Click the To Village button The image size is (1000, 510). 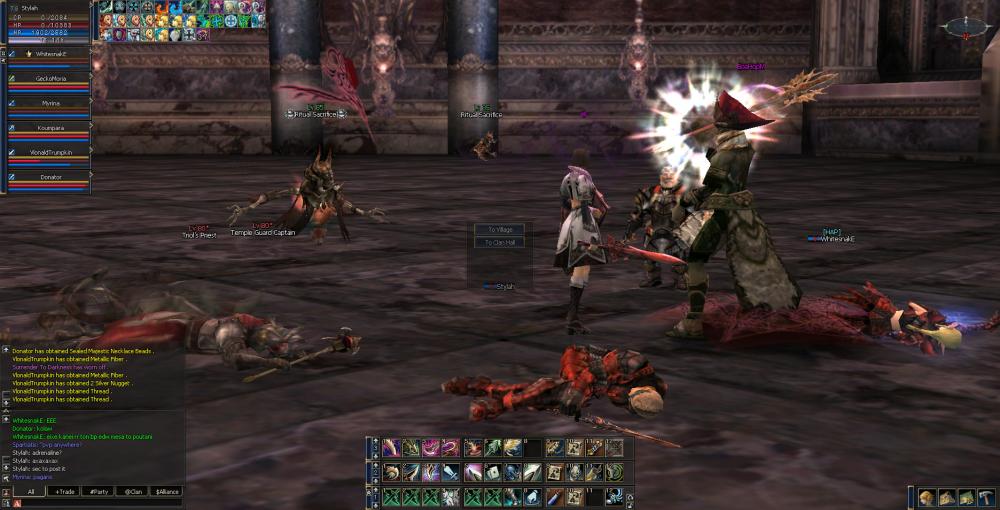point(497,229)
